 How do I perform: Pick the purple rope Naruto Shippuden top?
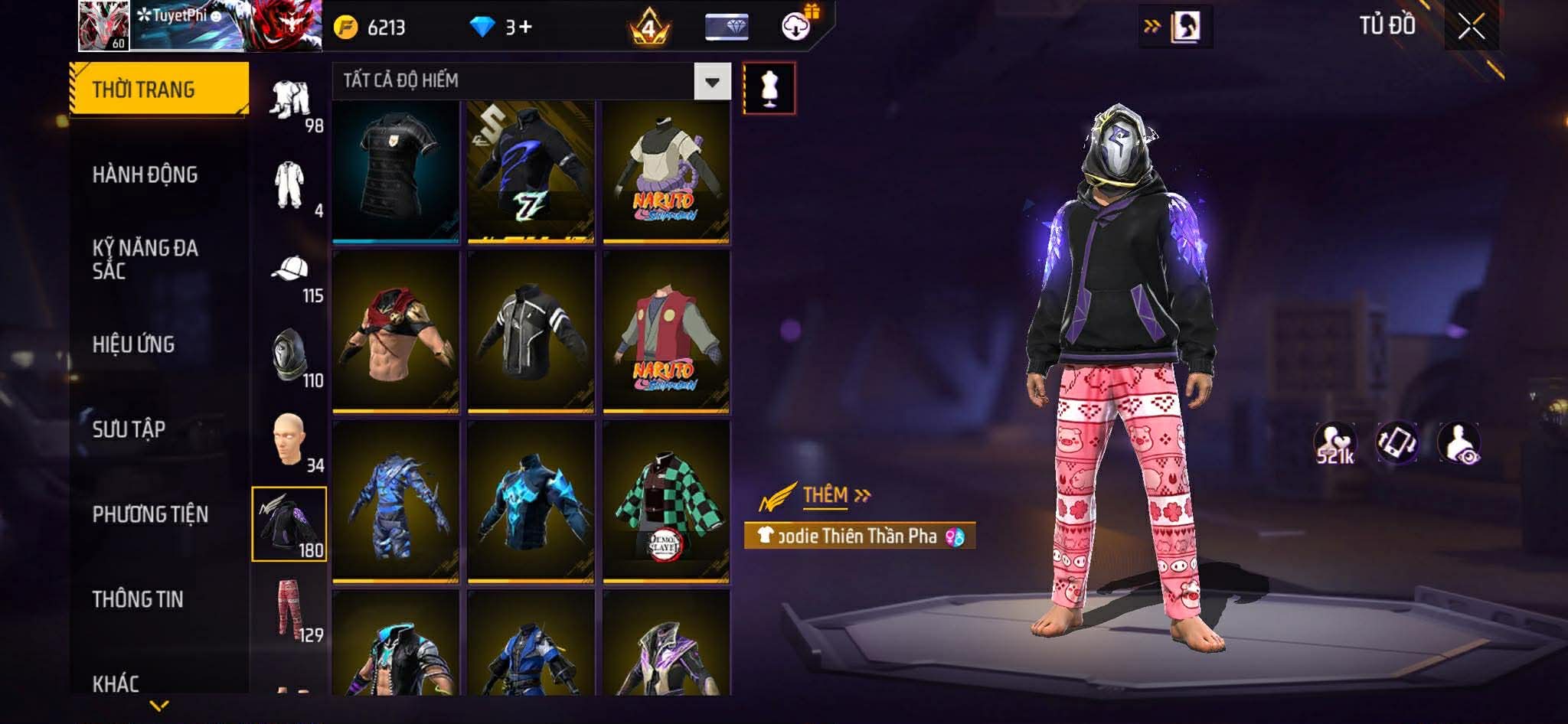tap(666, 171)
